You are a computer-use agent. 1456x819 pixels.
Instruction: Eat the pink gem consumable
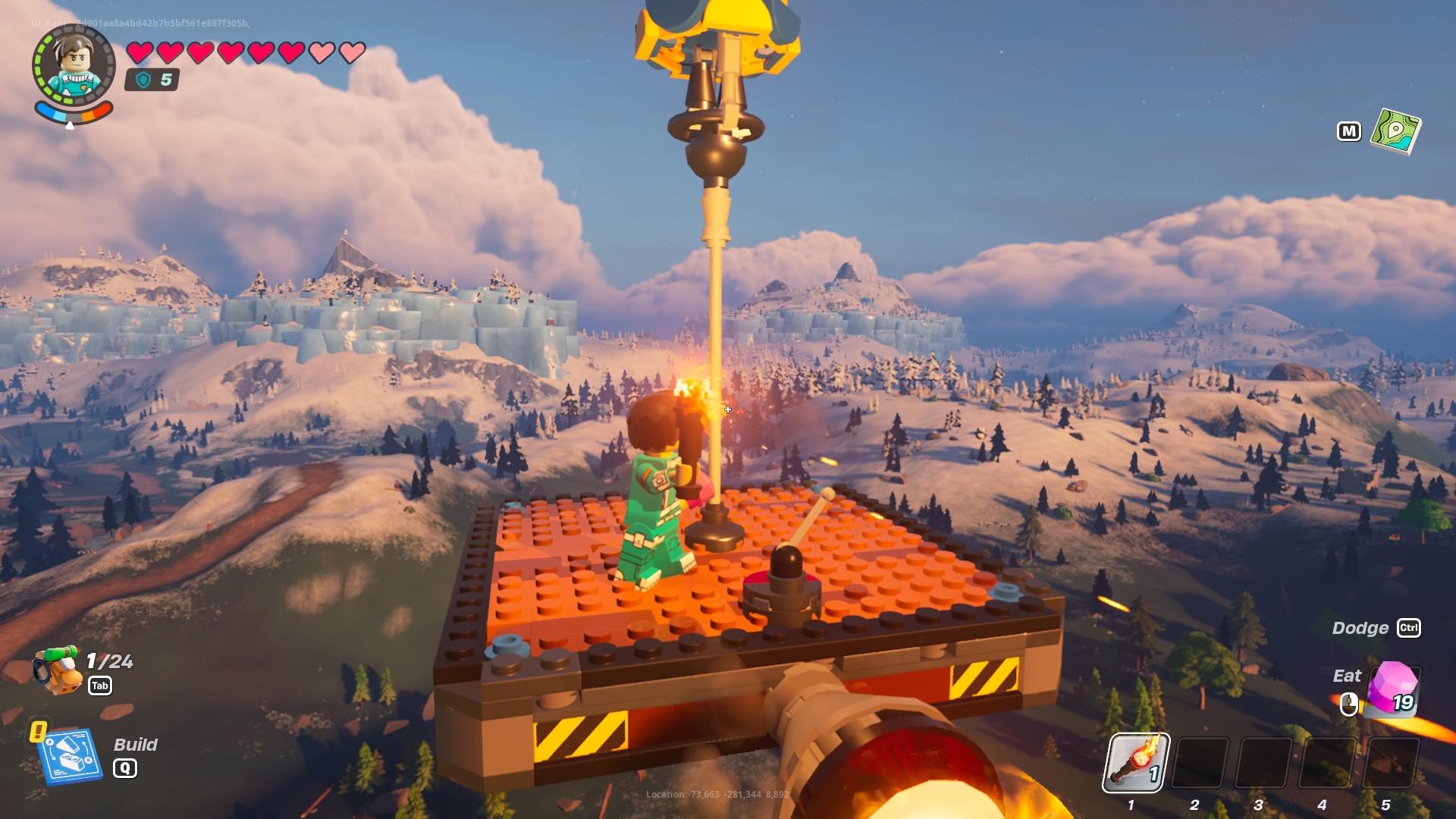[x=1392, y=689]
